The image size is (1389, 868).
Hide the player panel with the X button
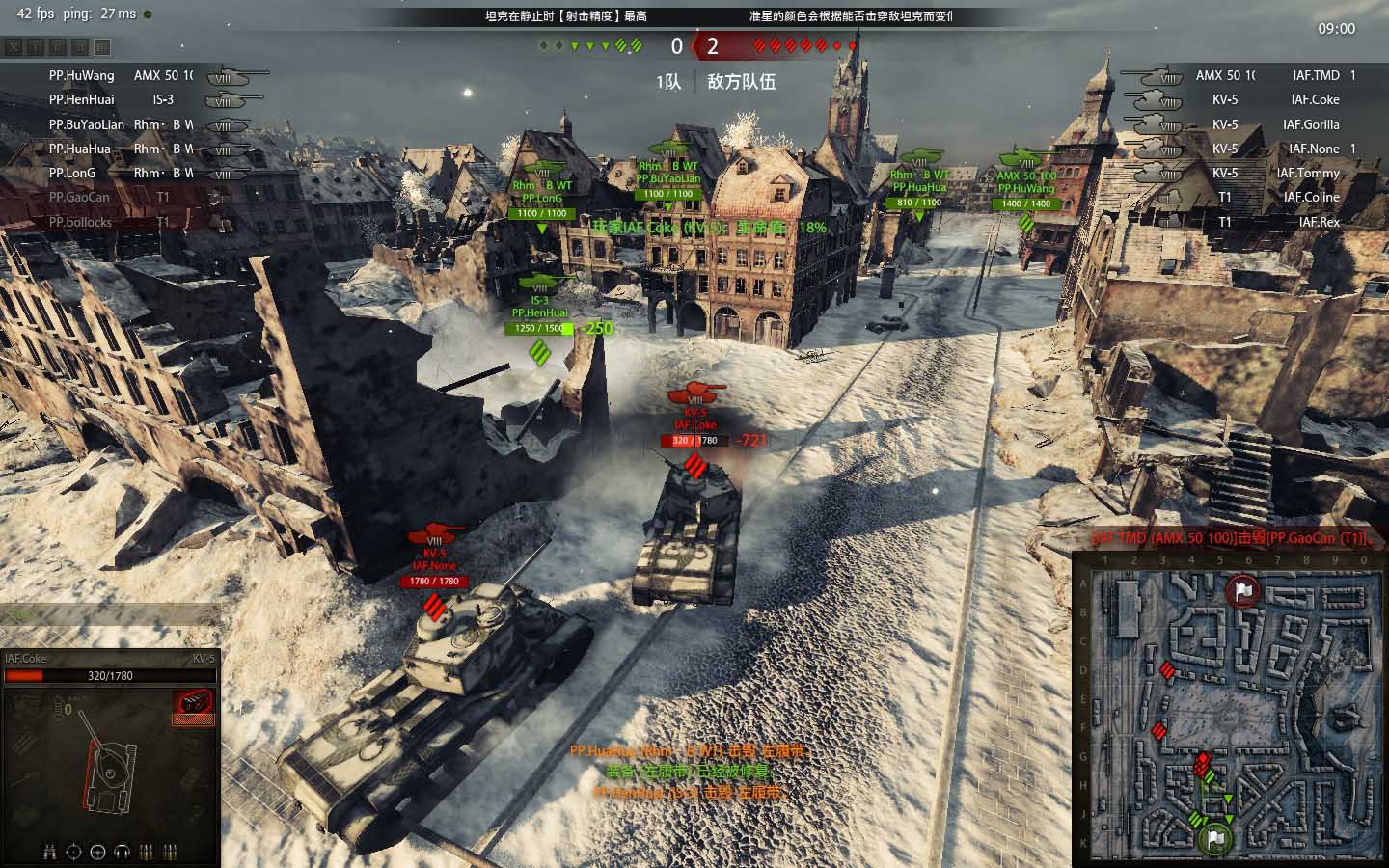(14, 46)
